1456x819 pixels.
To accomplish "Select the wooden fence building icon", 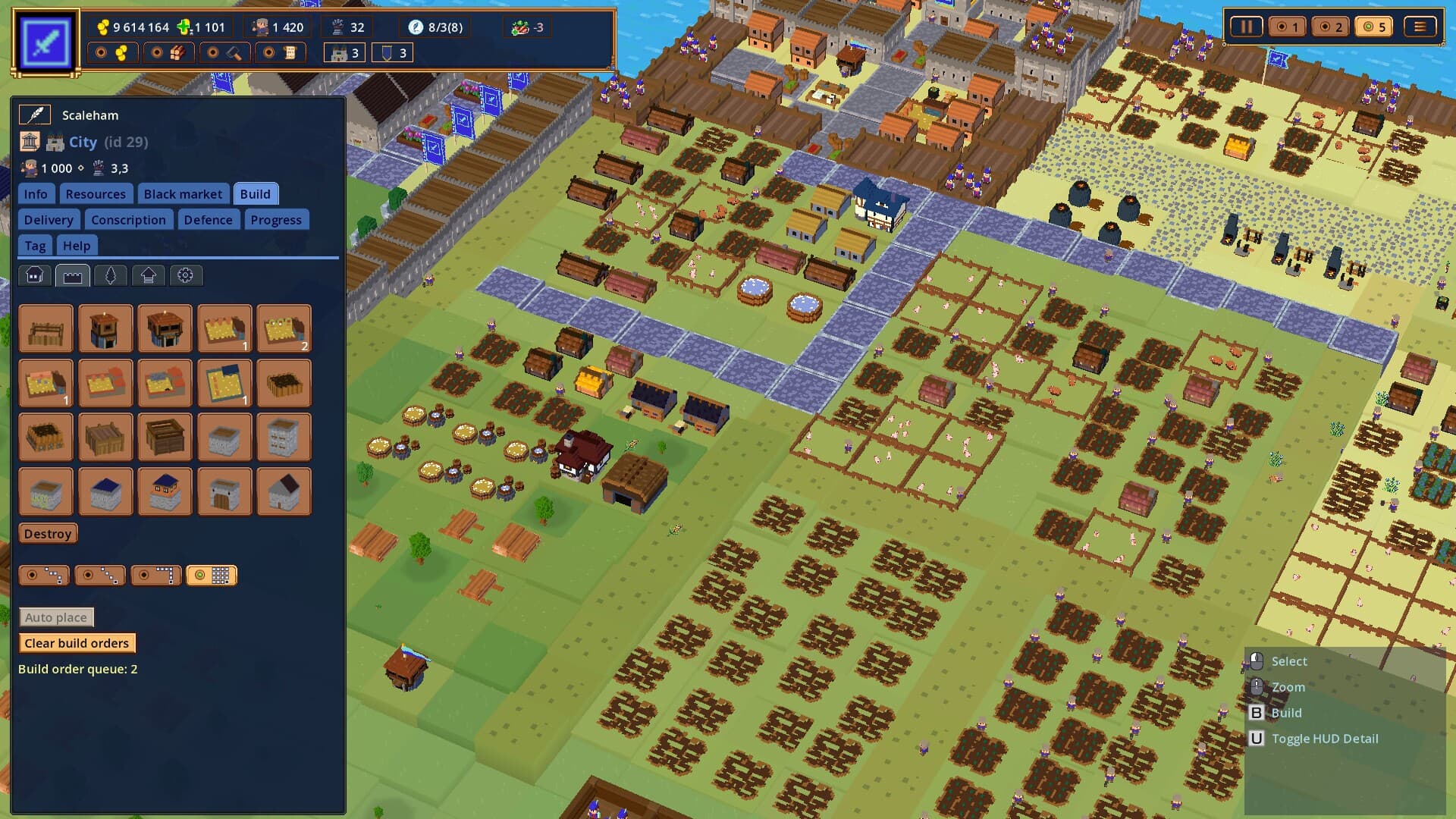I will [45, 328].
